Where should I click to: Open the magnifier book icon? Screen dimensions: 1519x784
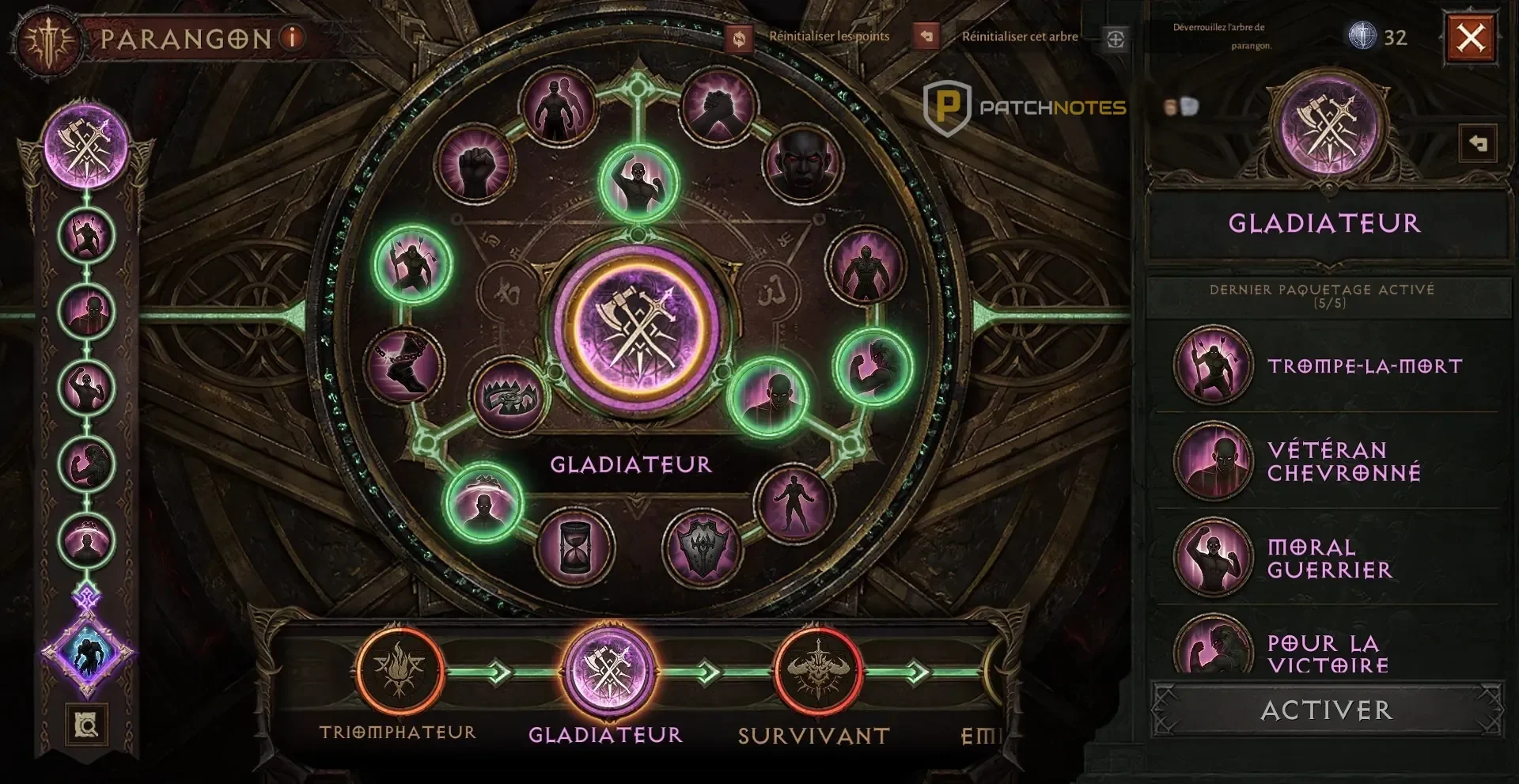click(x=86, y=724)
